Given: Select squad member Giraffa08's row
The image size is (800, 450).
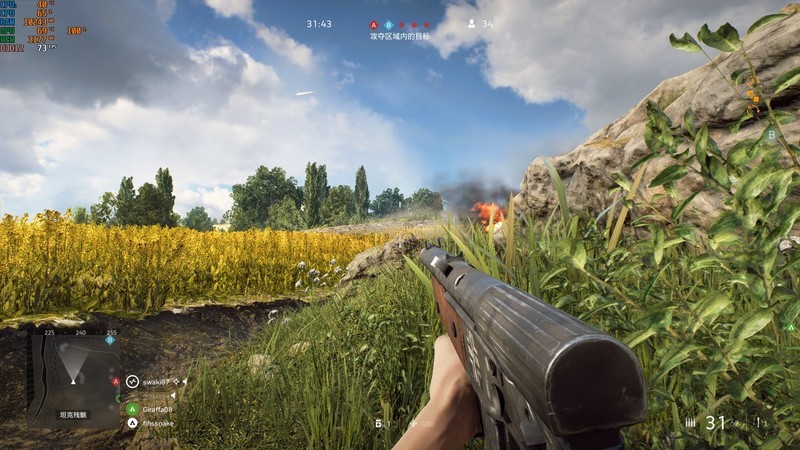Looking at the screenshot, I should (157, 409).
